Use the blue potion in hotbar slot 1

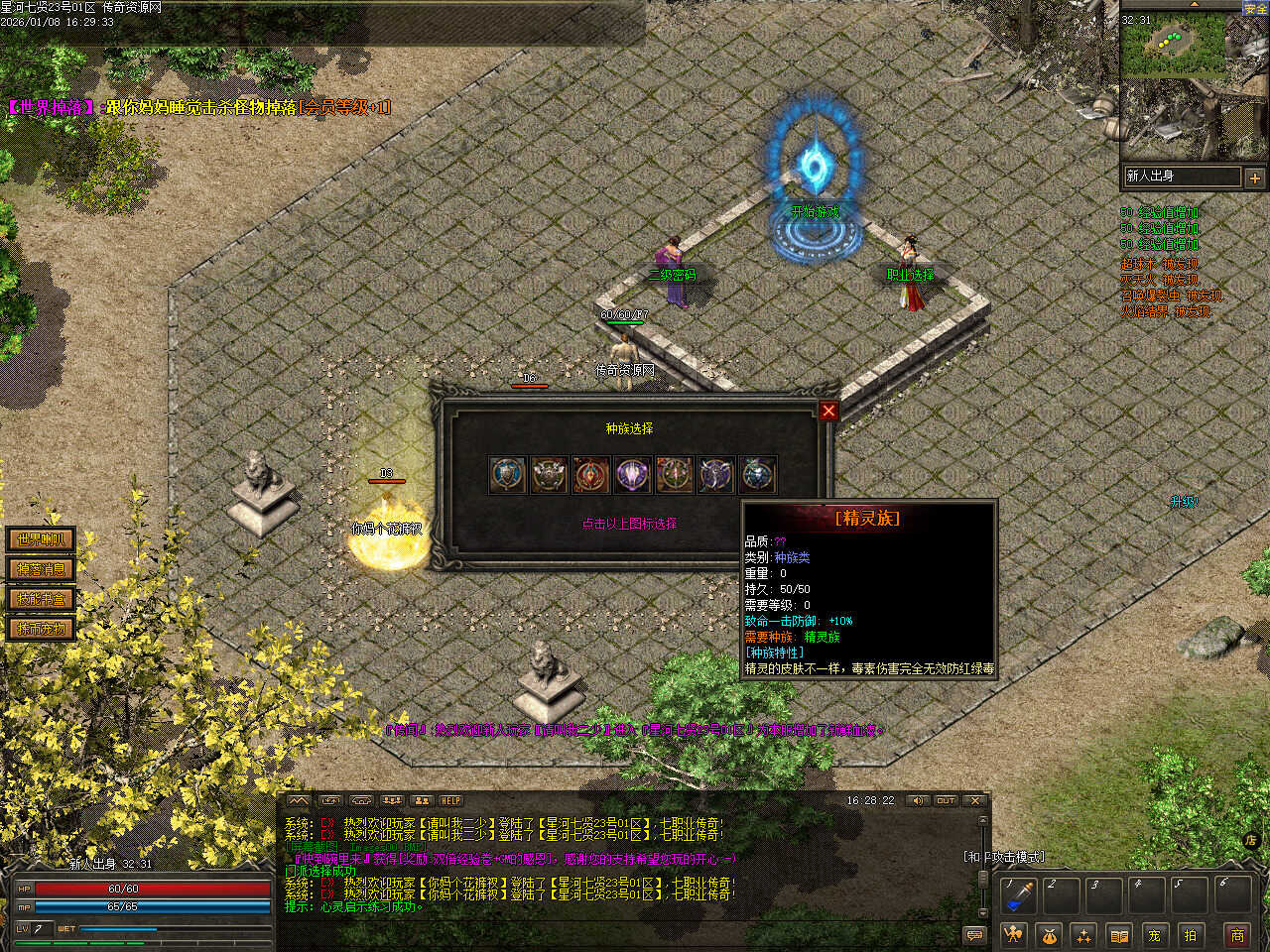(1019, 895)
